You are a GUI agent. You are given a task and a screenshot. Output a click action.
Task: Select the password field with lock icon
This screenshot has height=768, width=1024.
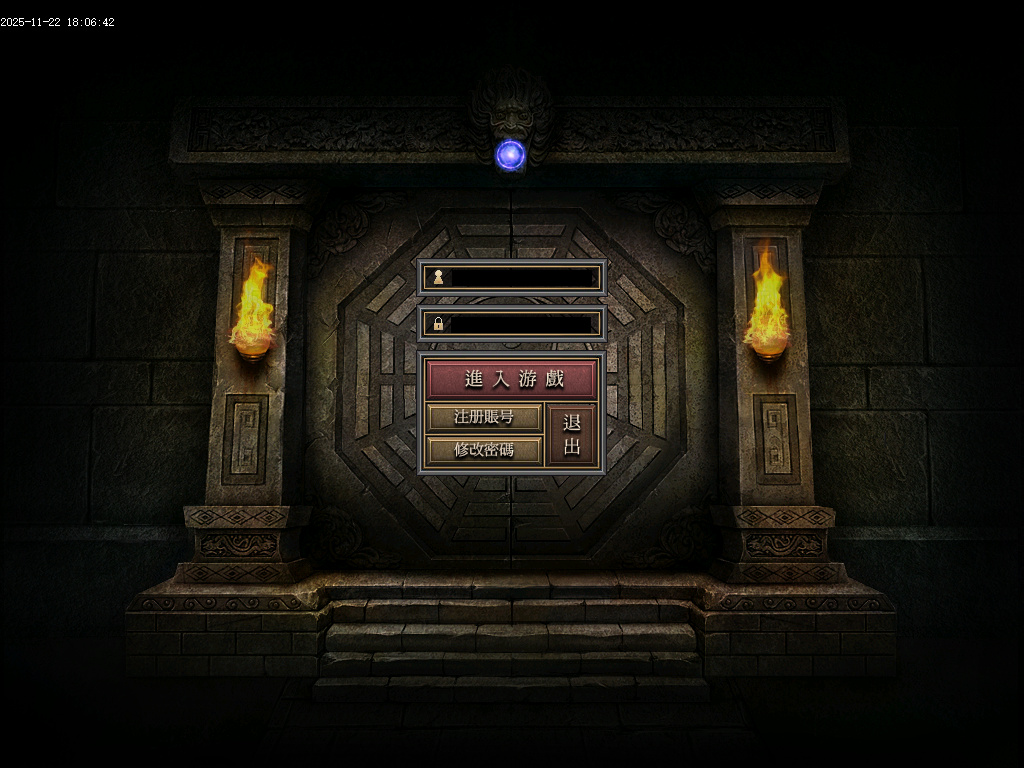pyautogui.click(x=520, y=324)
